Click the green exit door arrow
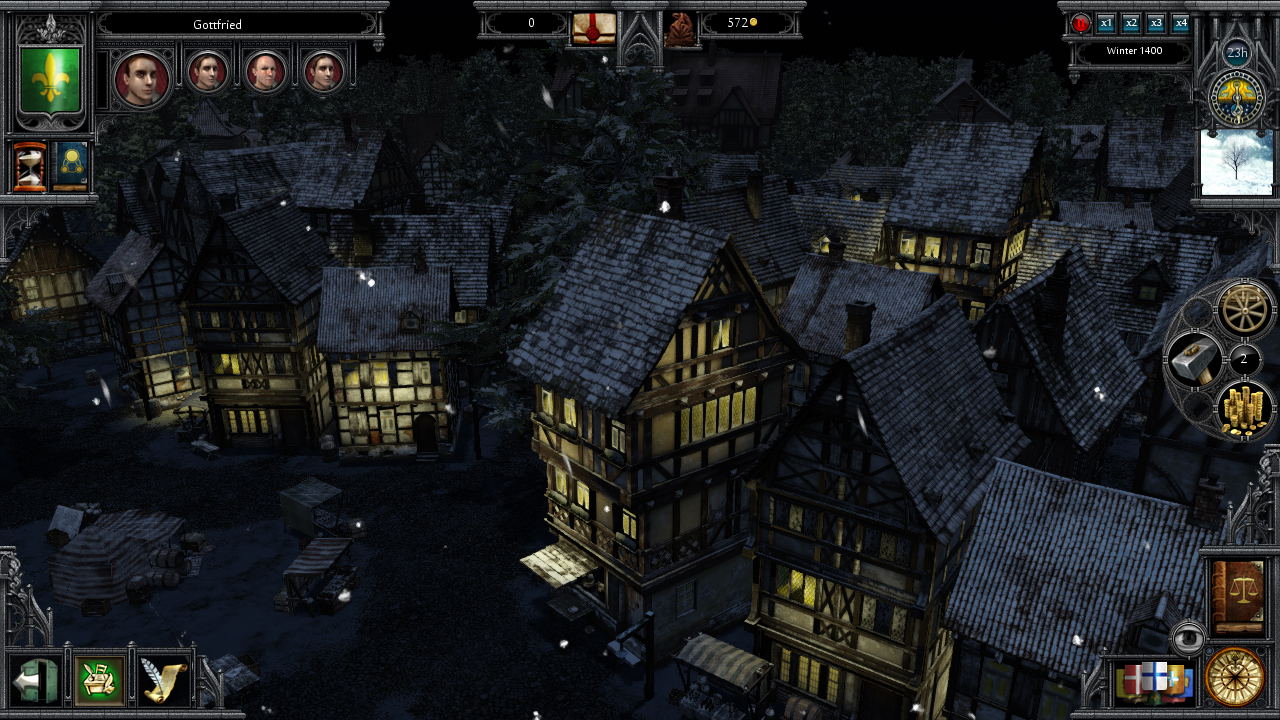Viewport: 1280px width, 720px height. (x=36, y=681)
